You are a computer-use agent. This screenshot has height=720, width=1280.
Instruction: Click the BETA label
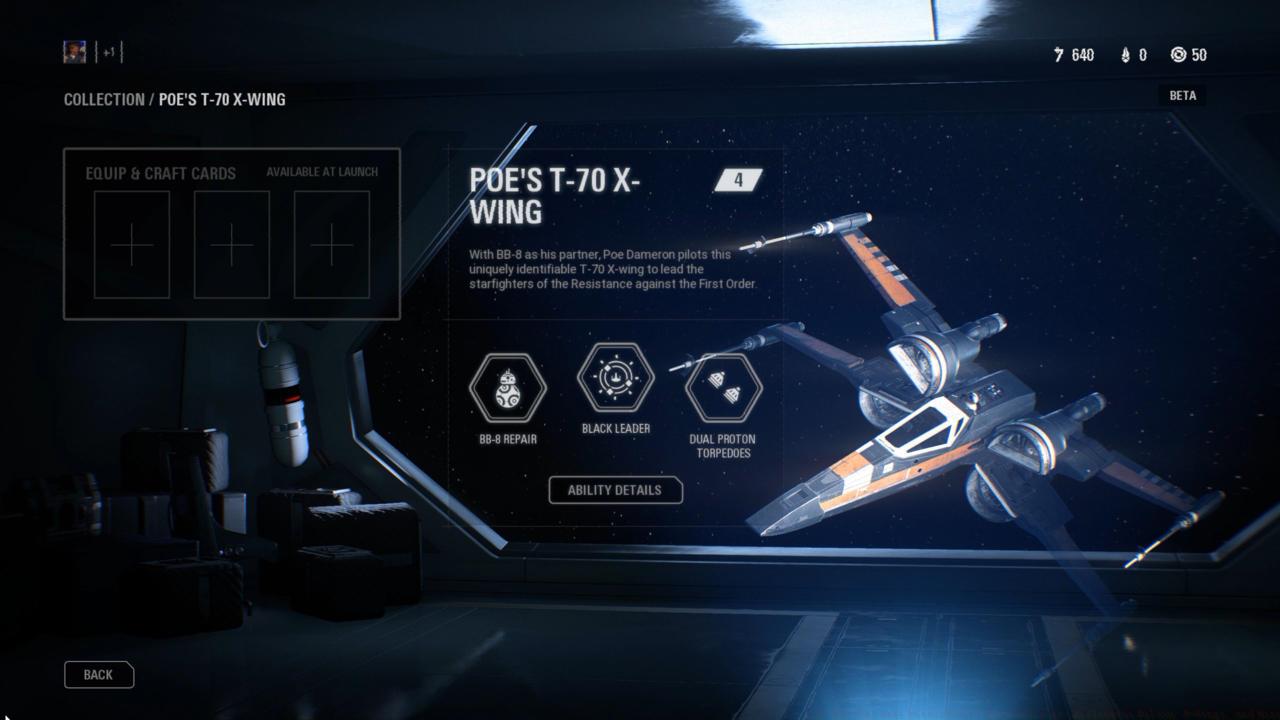click(1182, 95)
